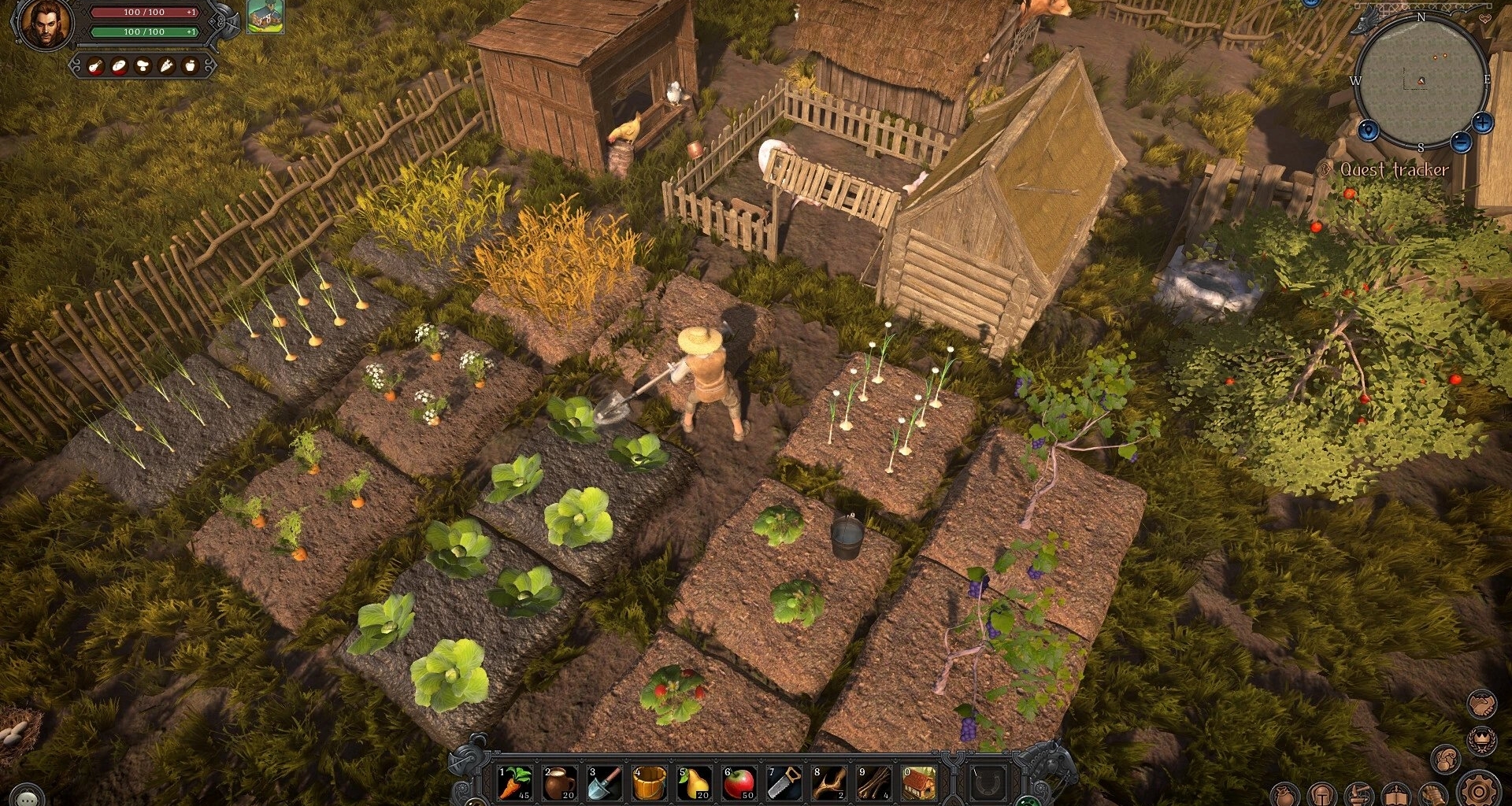
Task: Open the gear settings button
Action: click(1479, 790)
